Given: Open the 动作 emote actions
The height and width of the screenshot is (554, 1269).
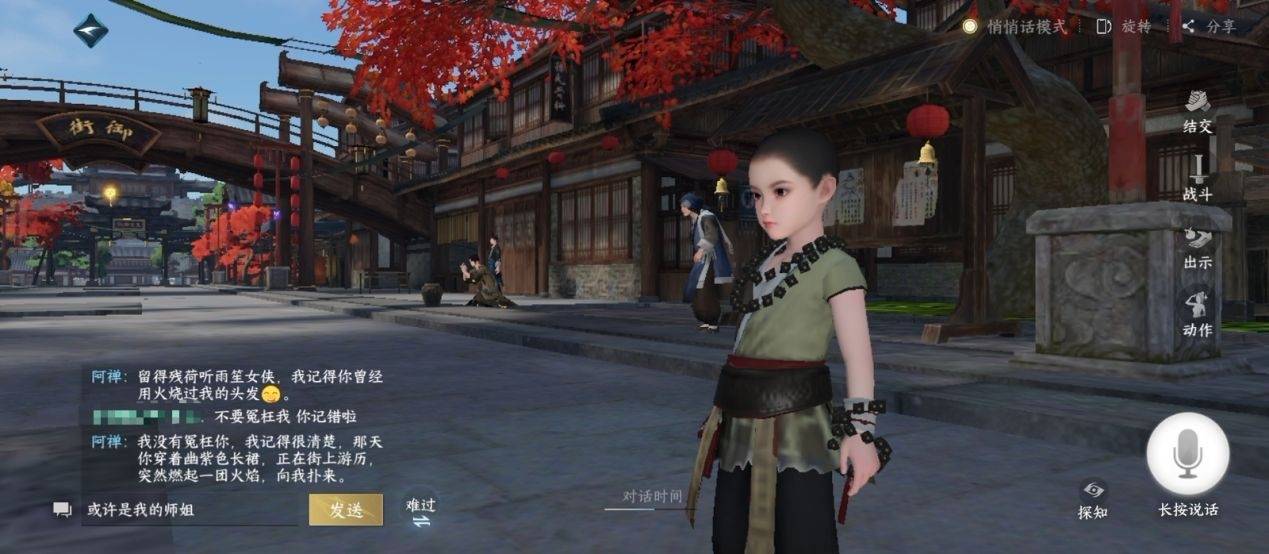Looking at the screenshot, I should click(1197, 314).
